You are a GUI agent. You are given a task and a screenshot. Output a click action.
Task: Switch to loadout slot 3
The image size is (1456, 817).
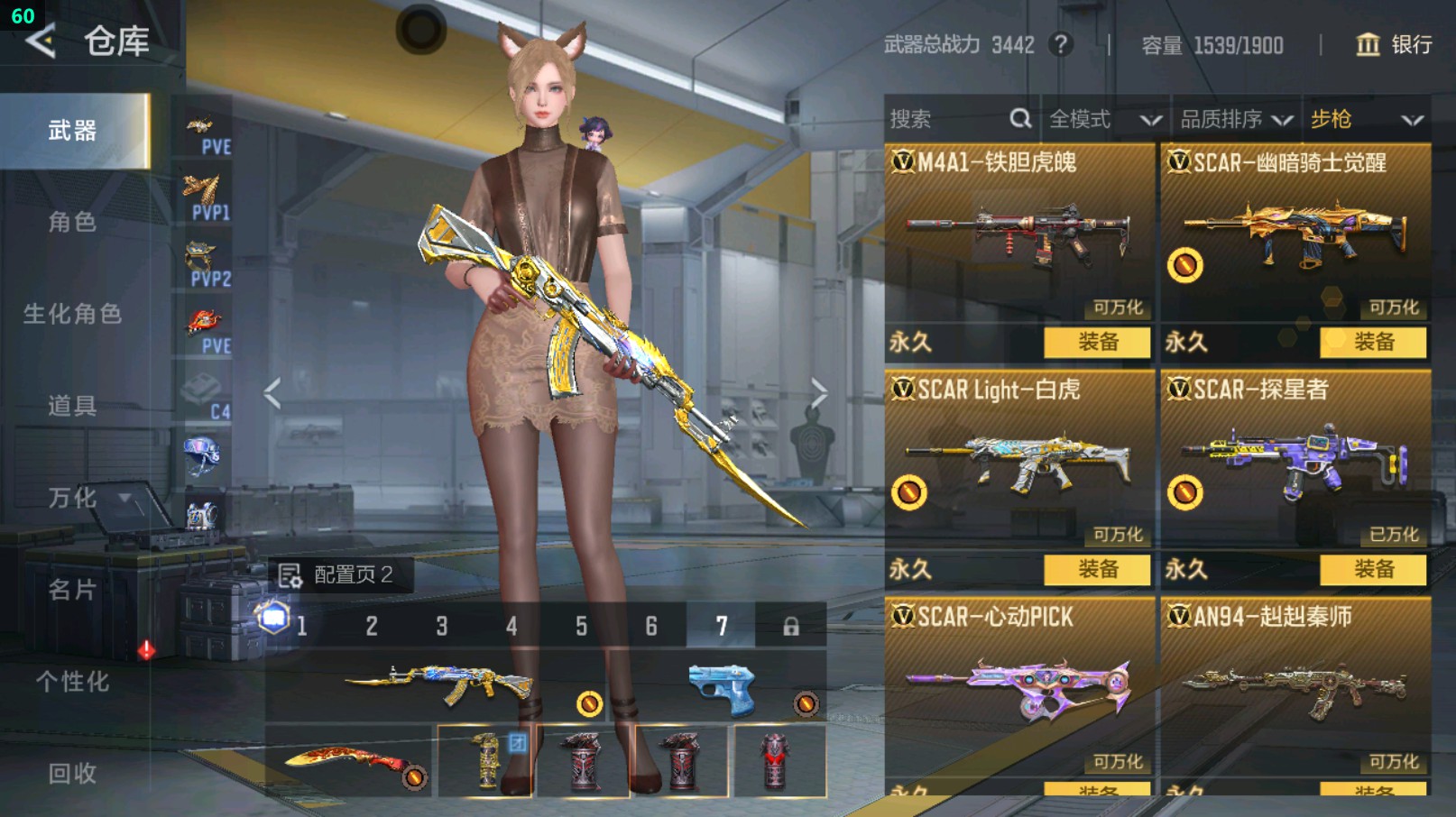pyautogui.click(x=442, y=626)
